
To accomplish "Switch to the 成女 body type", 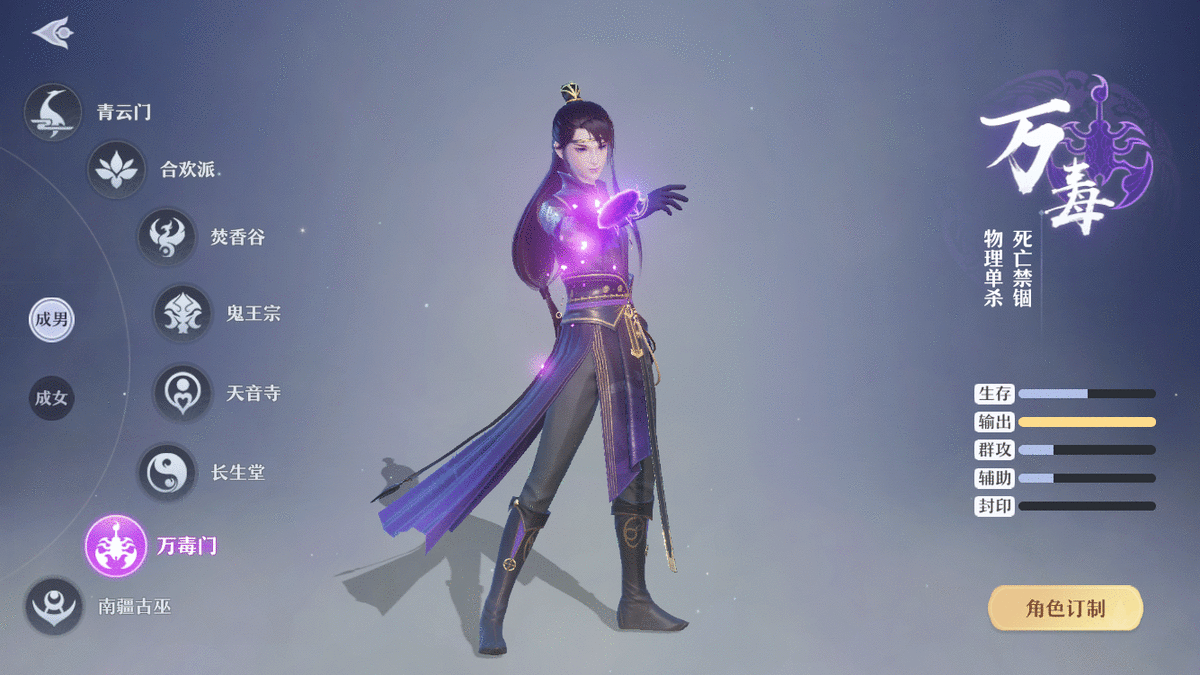I will [x=51, y=398].
